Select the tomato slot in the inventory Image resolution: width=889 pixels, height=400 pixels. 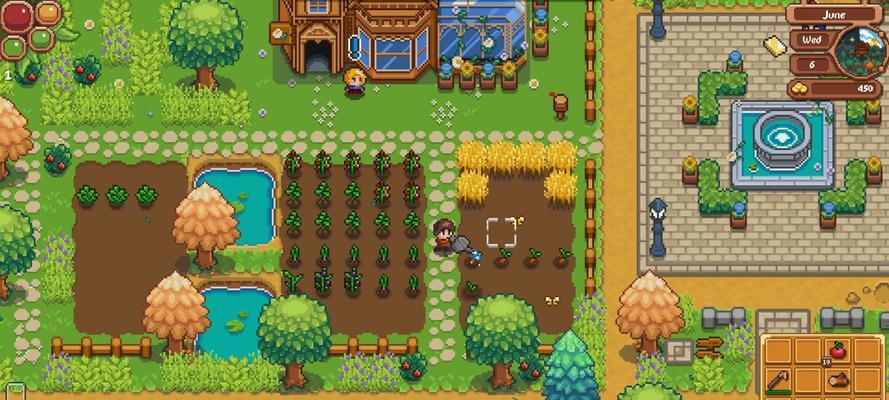point(838,351)
